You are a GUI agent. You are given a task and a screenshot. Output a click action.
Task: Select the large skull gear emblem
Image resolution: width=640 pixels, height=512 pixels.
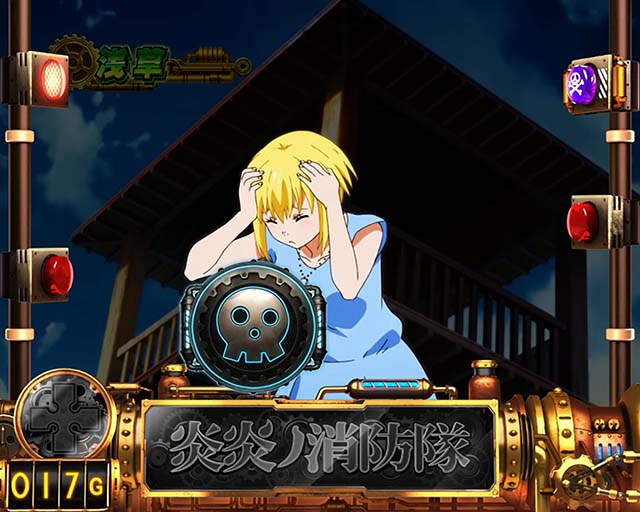pyautogui.click(x=252, y=325)
